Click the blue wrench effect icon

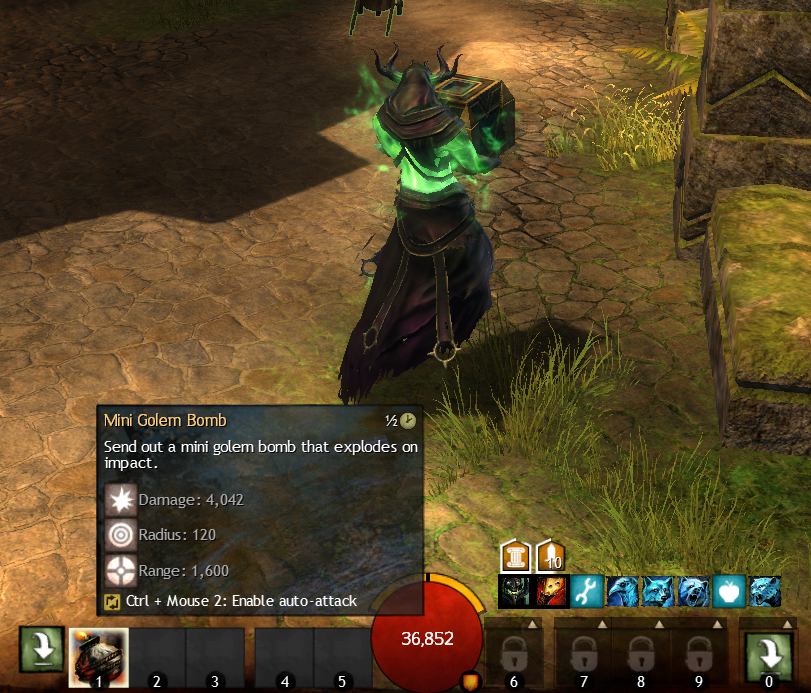coord(585,592)
